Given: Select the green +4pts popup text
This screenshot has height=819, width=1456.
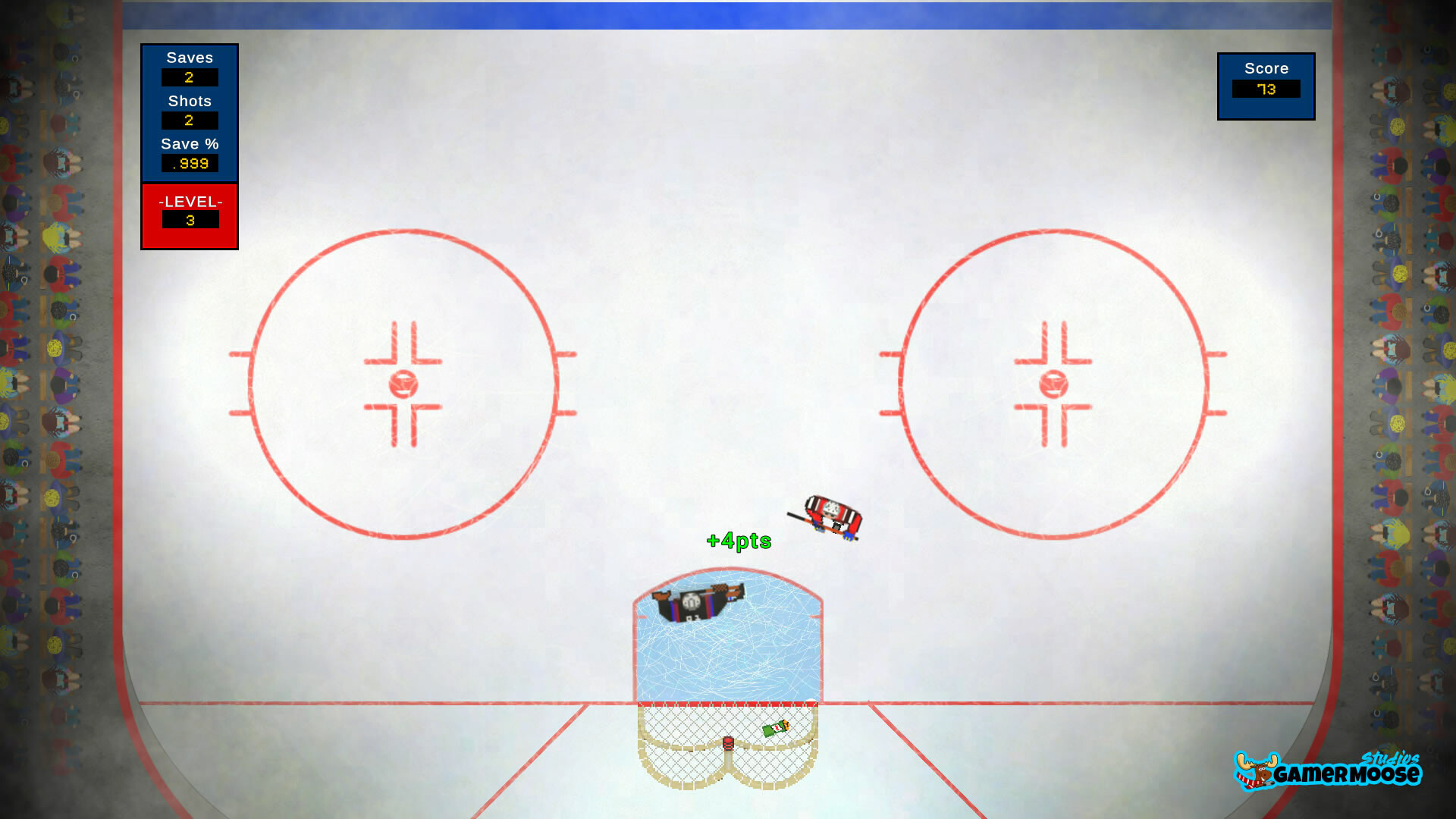Looking at the screenshot, I should pyautogui.click(x=739, y=541).
